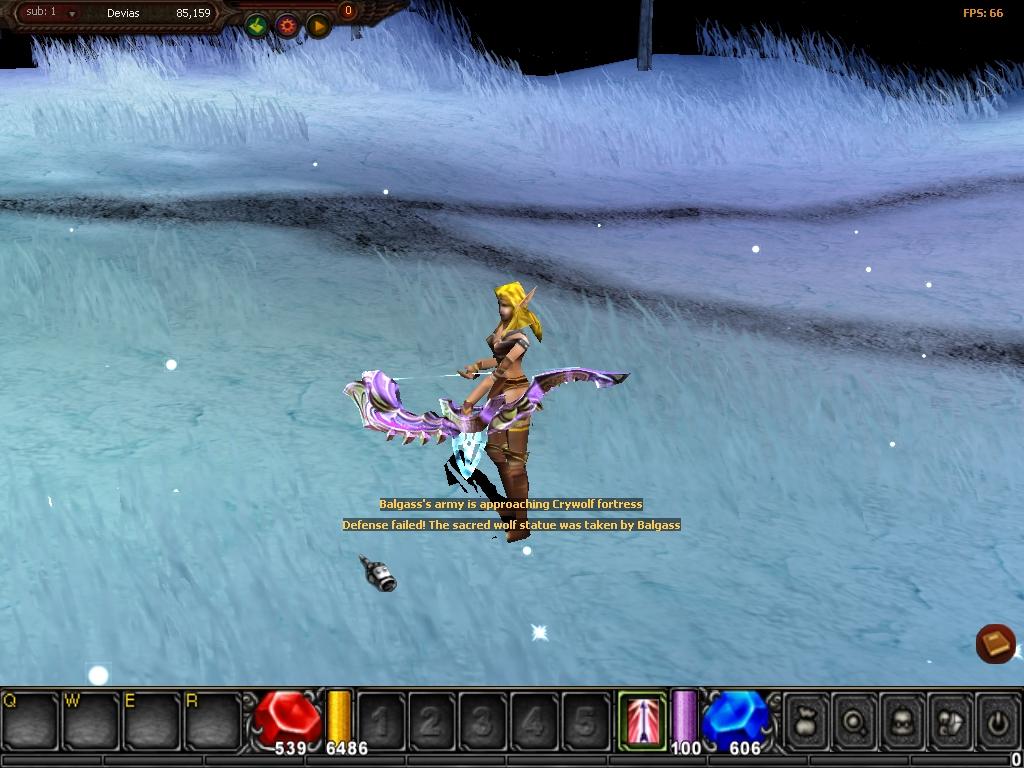
Task: Click the magnifying glass menu button
Action: [x=855, y=718]
